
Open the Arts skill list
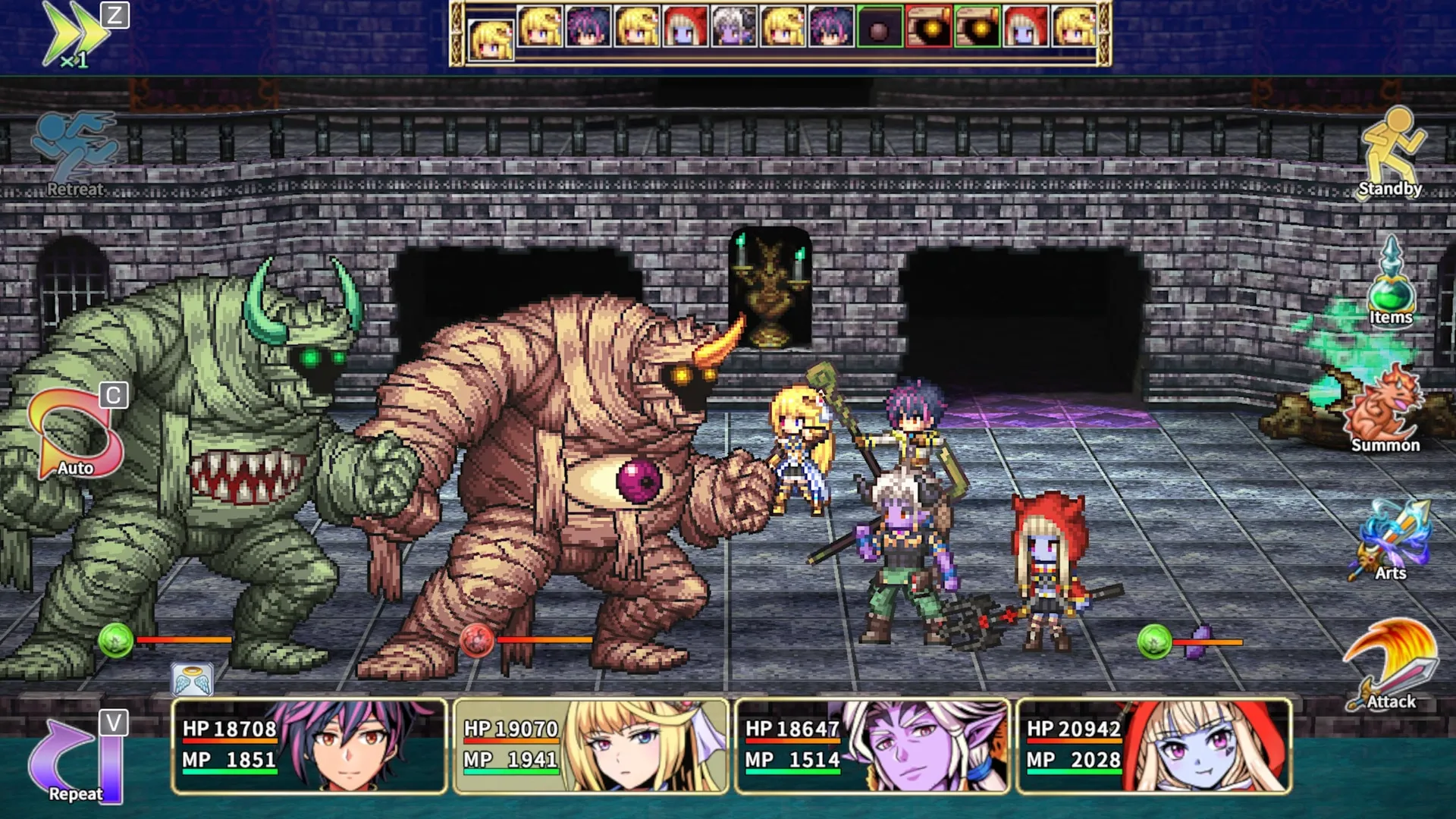(1391, 540)
